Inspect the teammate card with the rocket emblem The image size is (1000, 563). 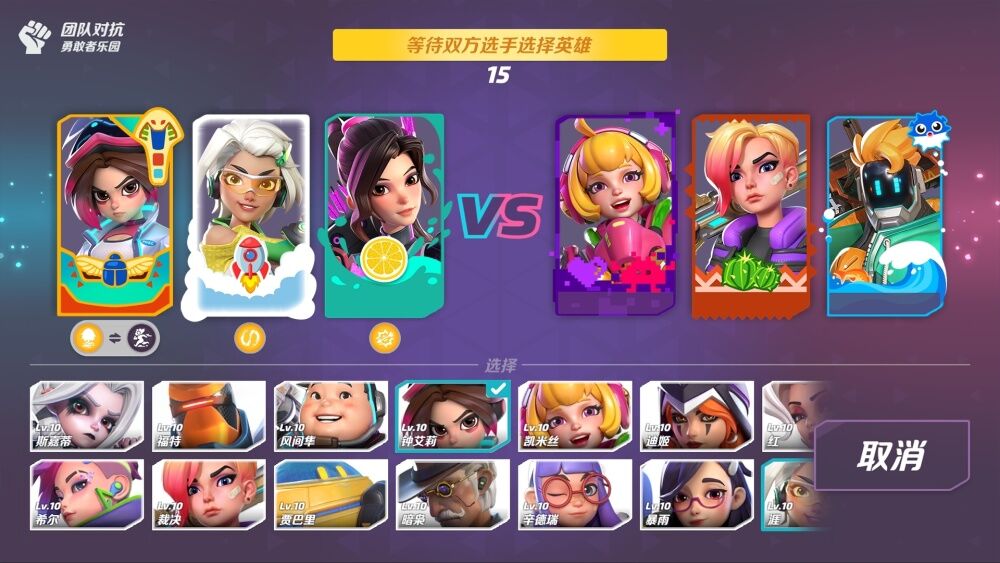click(250, 215)
